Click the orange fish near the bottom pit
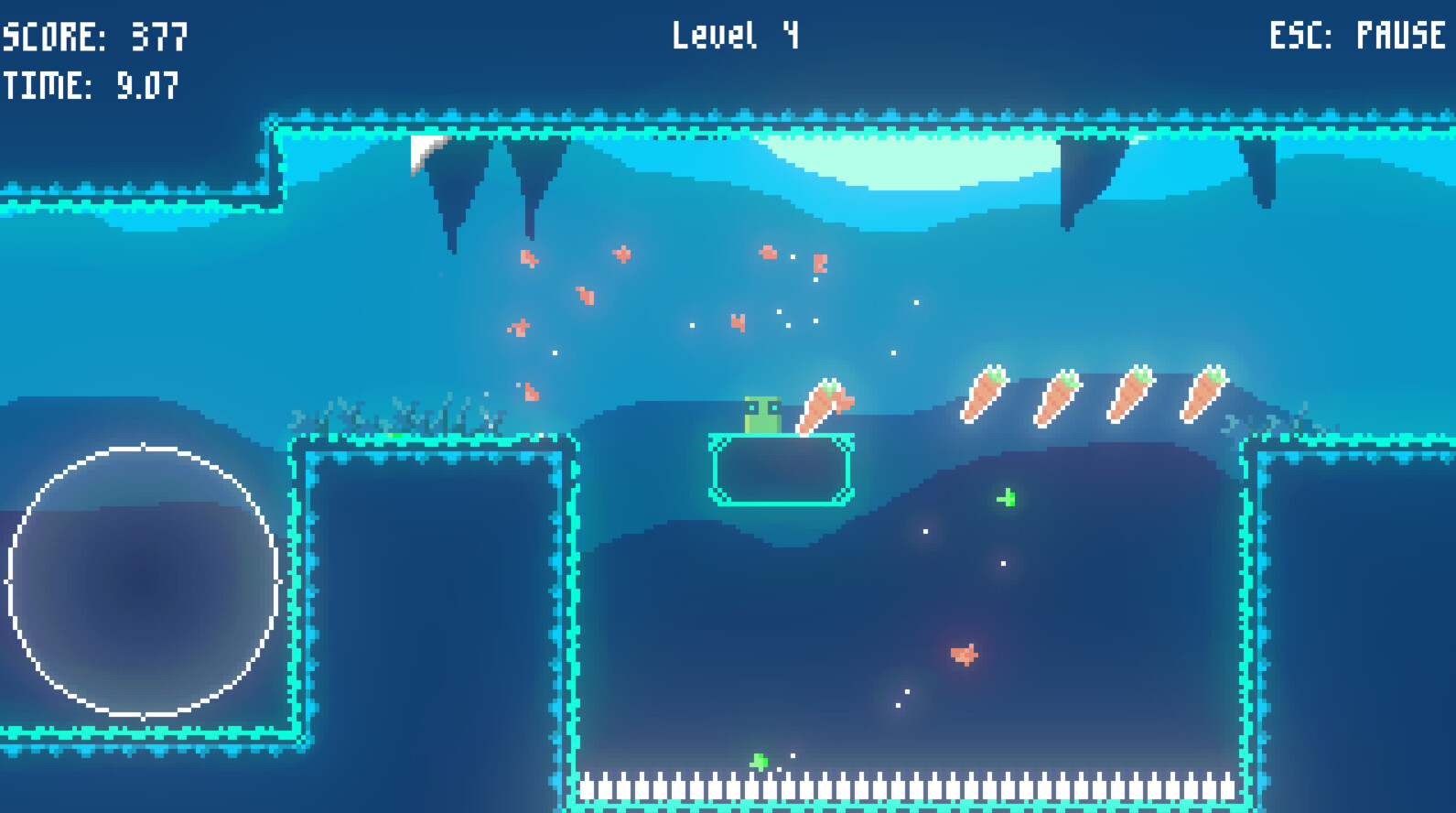1456x813 pixels. [x=963, y=654]
